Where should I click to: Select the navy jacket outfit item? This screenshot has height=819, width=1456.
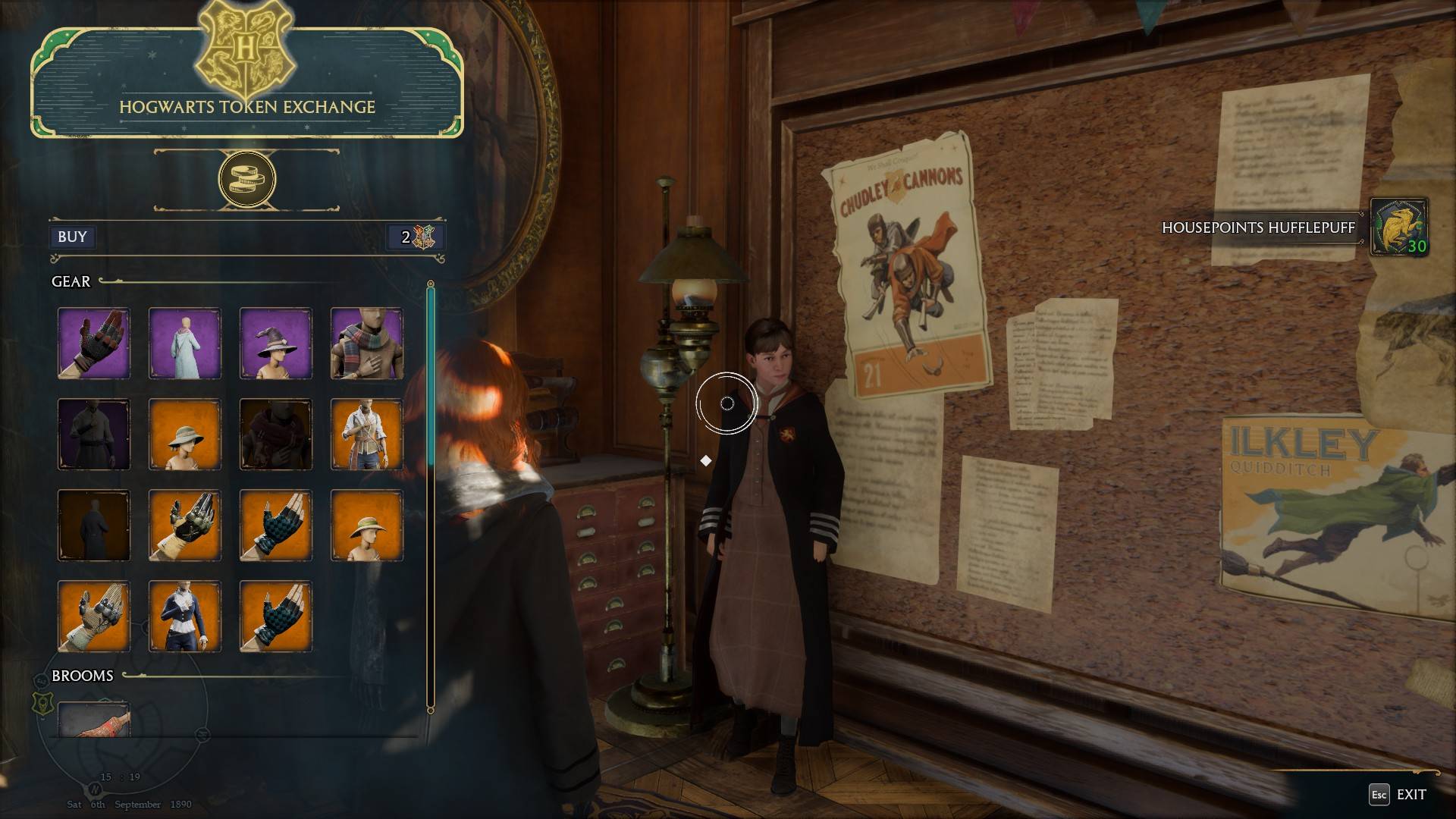tap(184, 616)
